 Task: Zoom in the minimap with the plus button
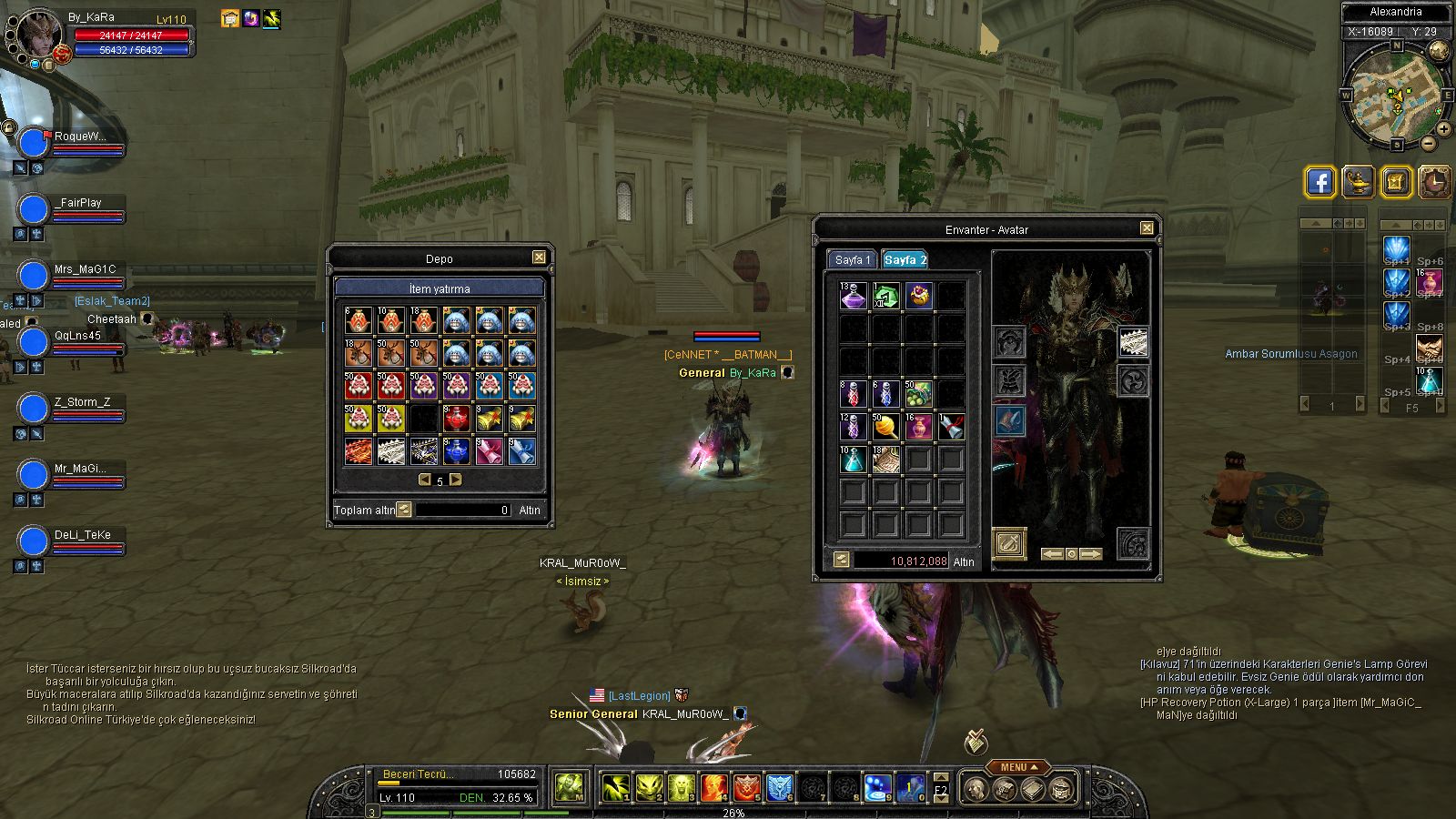point(1444,128)
